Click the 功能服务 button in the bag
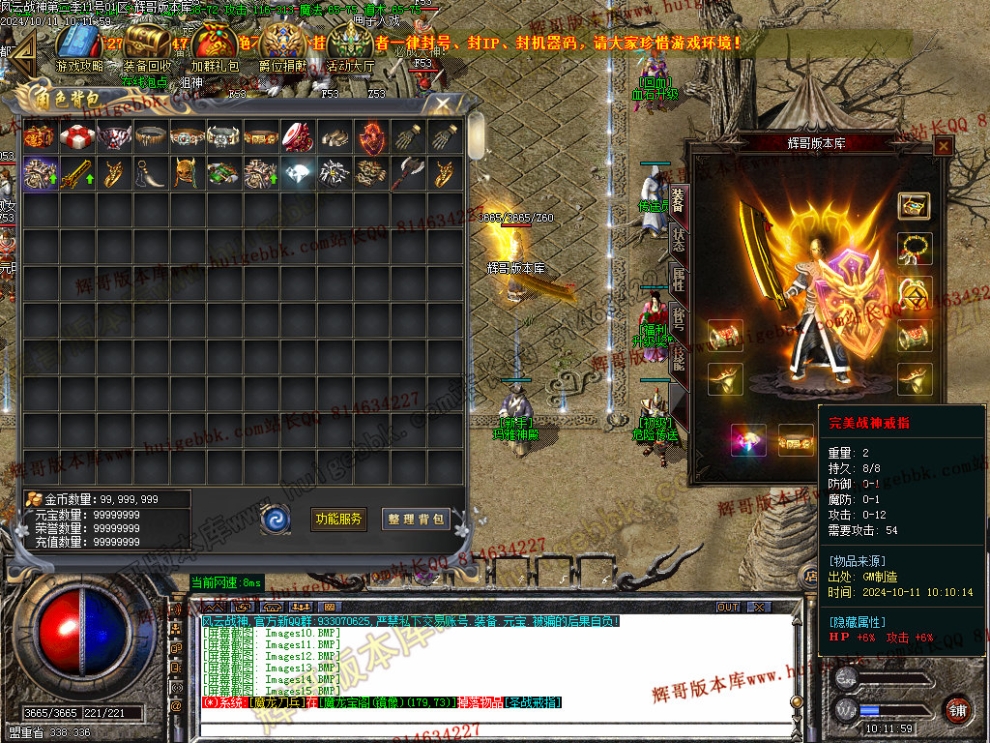Screen dimensions: 990x743 pos(338,519)
